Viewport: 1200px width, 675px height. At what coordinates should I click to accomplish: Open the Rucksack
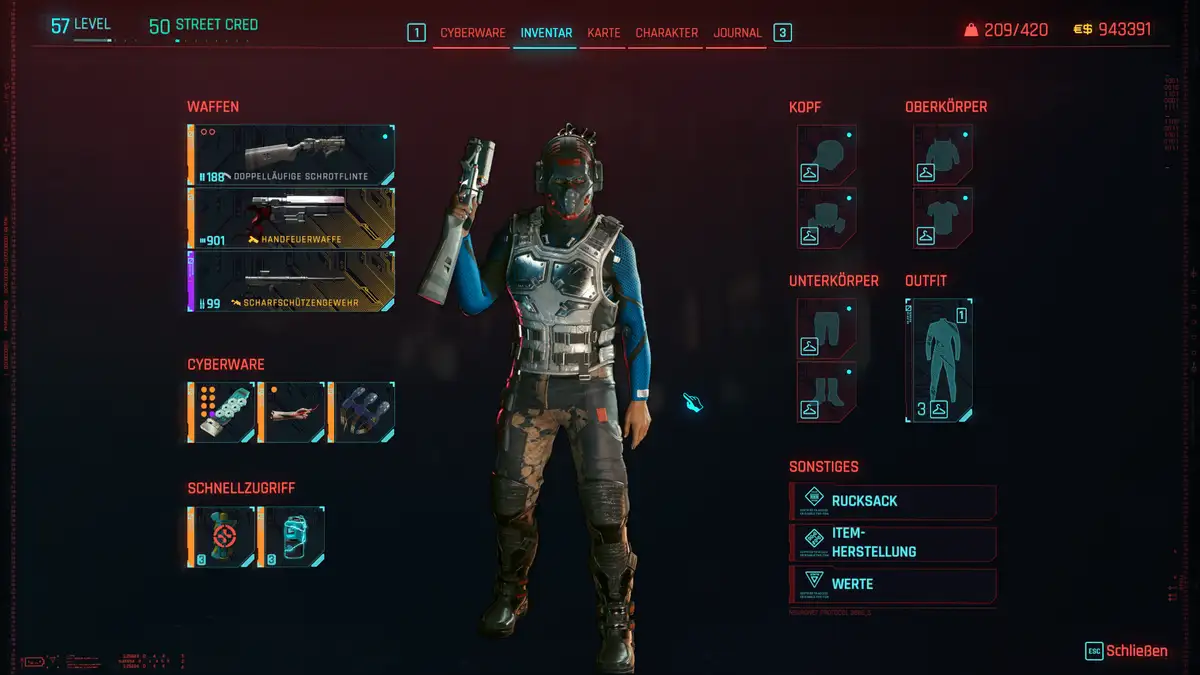[x=893, y=501]
